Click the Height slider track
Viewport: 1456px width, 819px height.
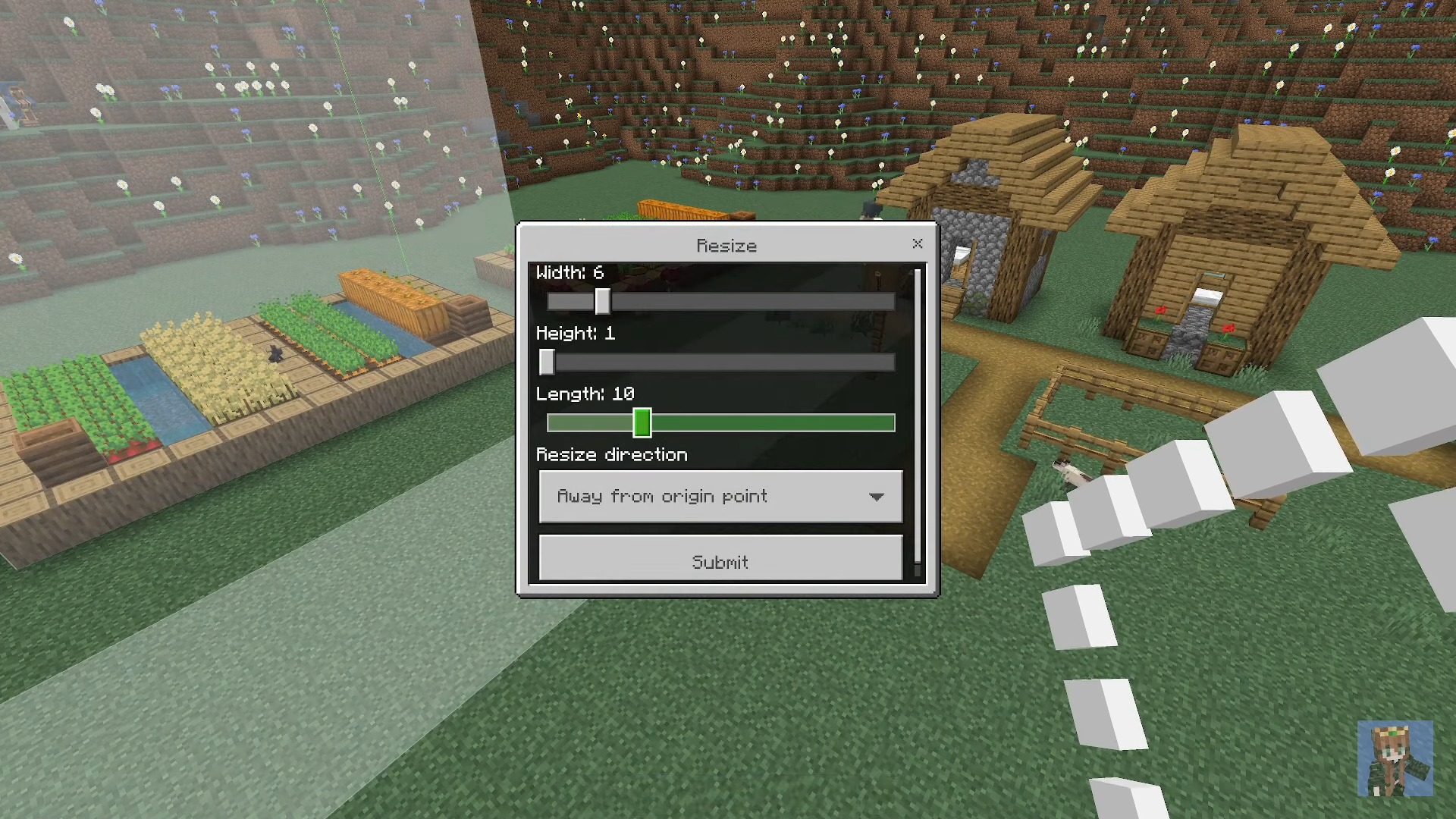[758, 362]
